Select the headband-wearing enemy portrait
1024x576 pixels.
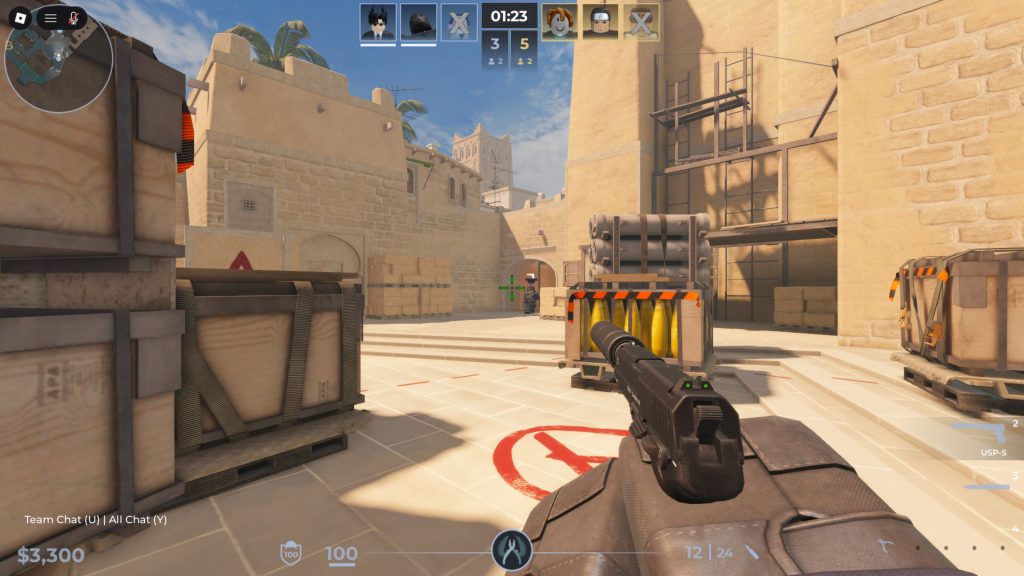601,22
